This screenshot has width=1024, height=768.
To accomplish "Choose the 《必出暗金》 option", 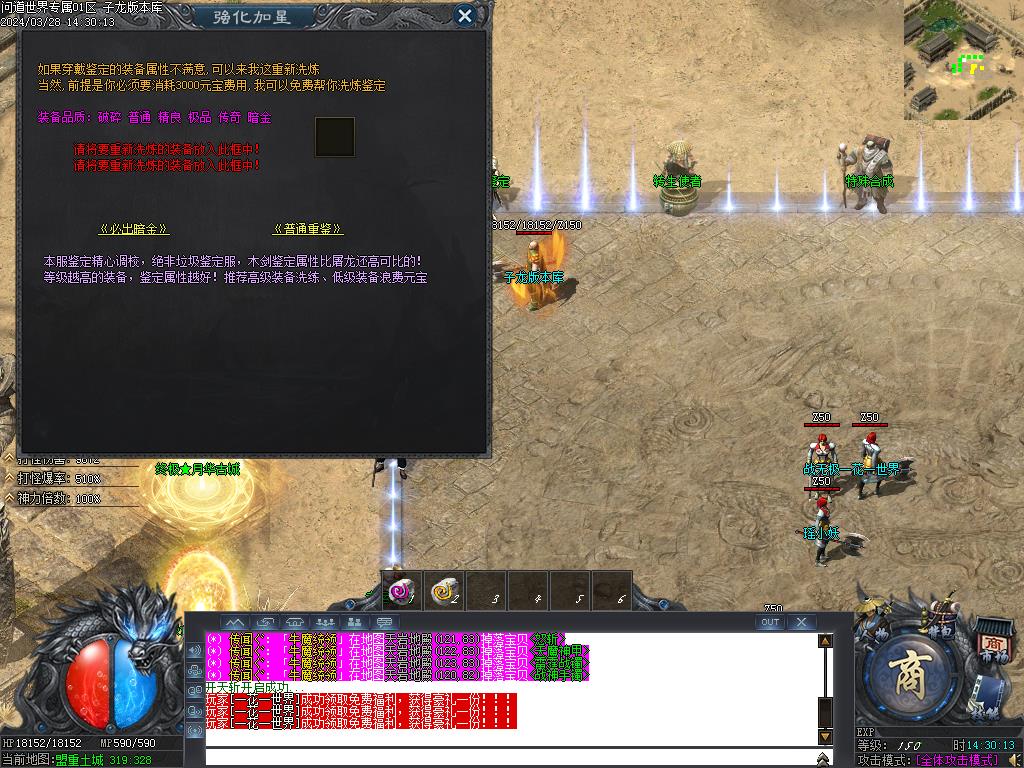I will [134, 229].
